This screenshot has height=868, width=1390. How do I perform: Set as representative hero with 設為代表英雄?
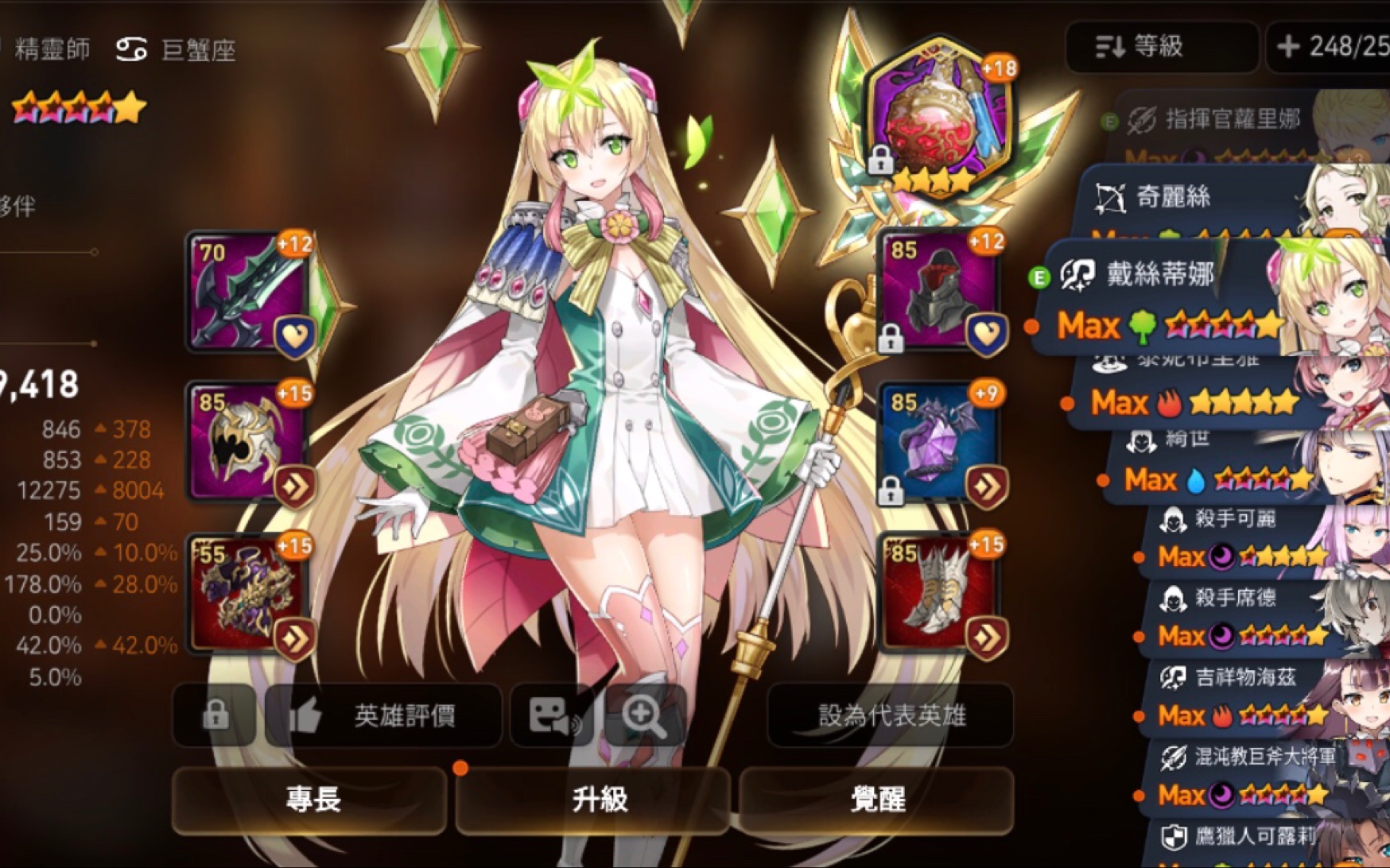(891, 715)
